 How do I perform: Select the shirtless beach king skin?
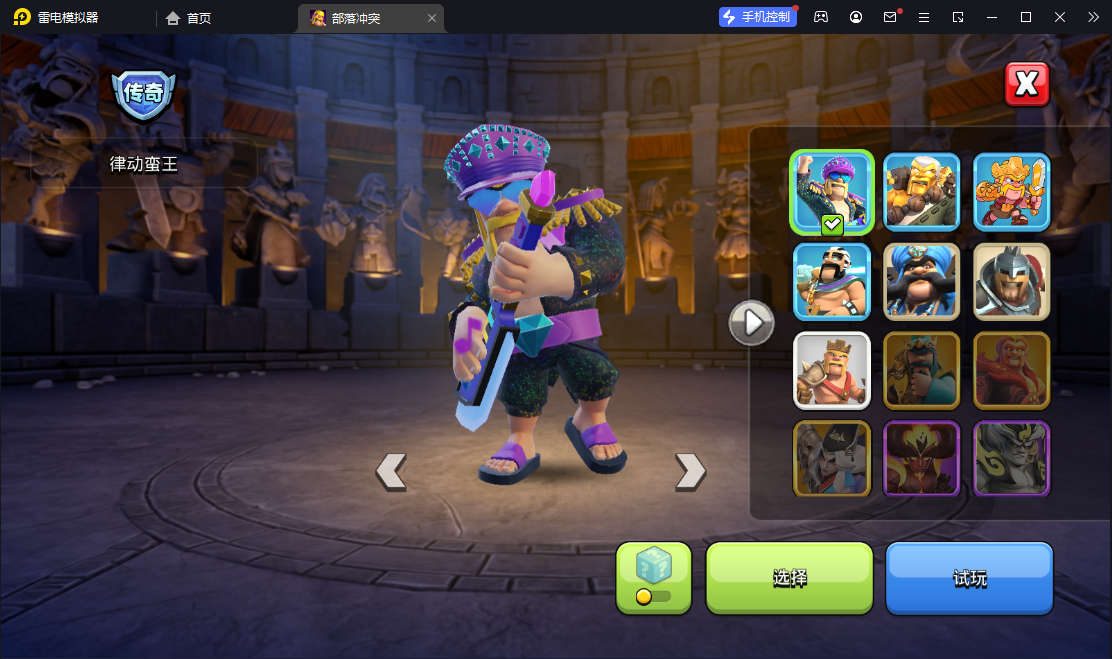[x=832, y=281]
